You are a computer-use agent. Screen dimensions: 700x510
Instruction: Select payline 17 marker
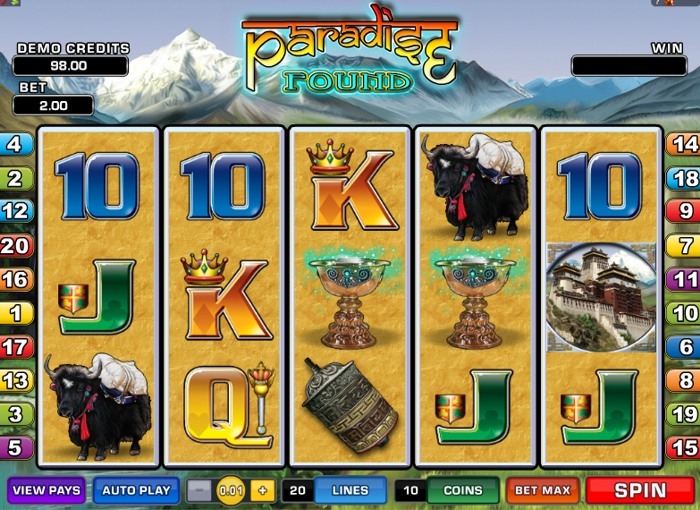[15, 347]
